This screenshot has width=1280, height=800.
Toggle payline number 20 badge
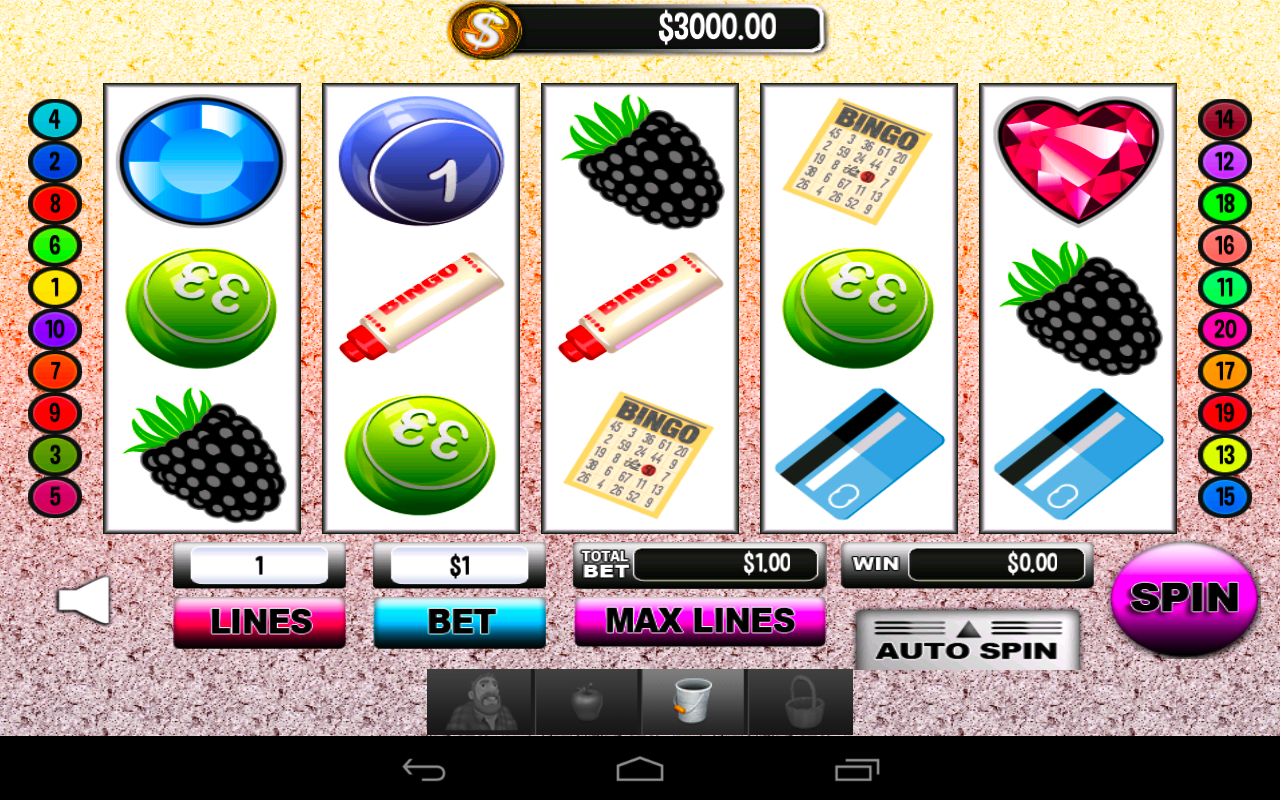coord(1225,330)
